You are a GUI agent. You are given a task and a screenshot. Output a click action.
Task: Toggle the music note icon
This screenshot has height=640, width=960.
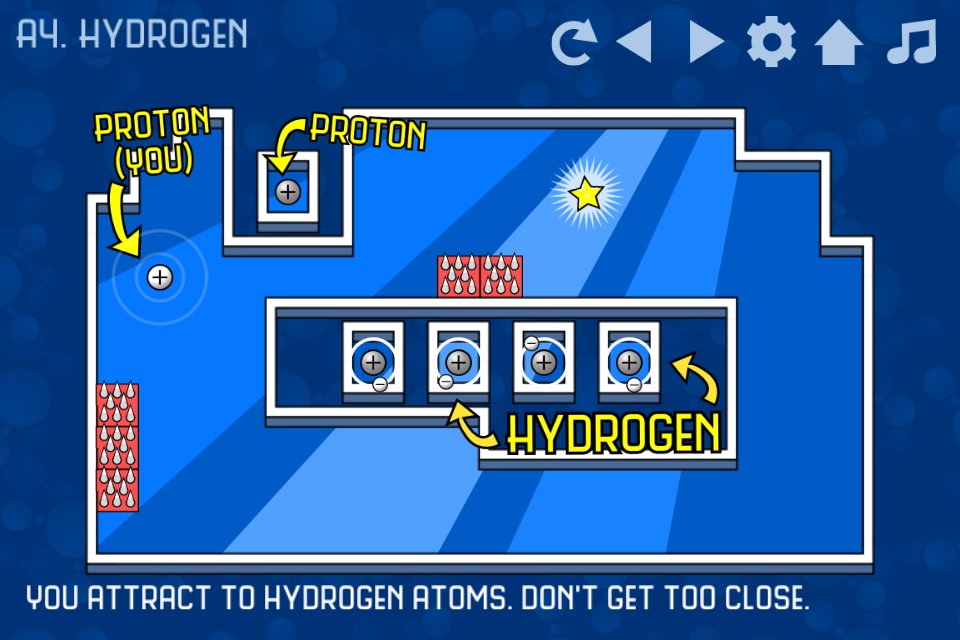click(x=910, y=42)
